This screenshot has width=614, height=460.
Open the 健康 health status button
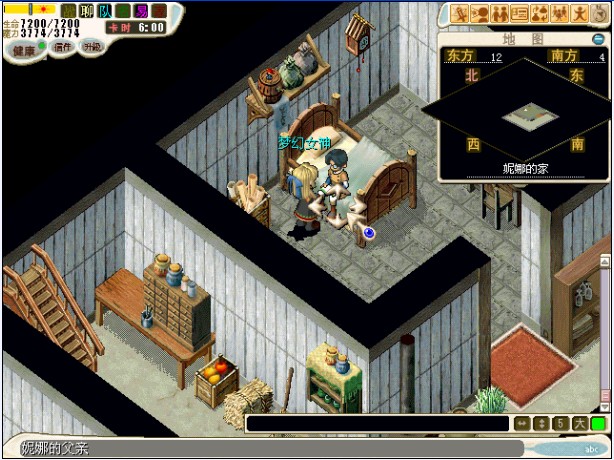(22, 49)
